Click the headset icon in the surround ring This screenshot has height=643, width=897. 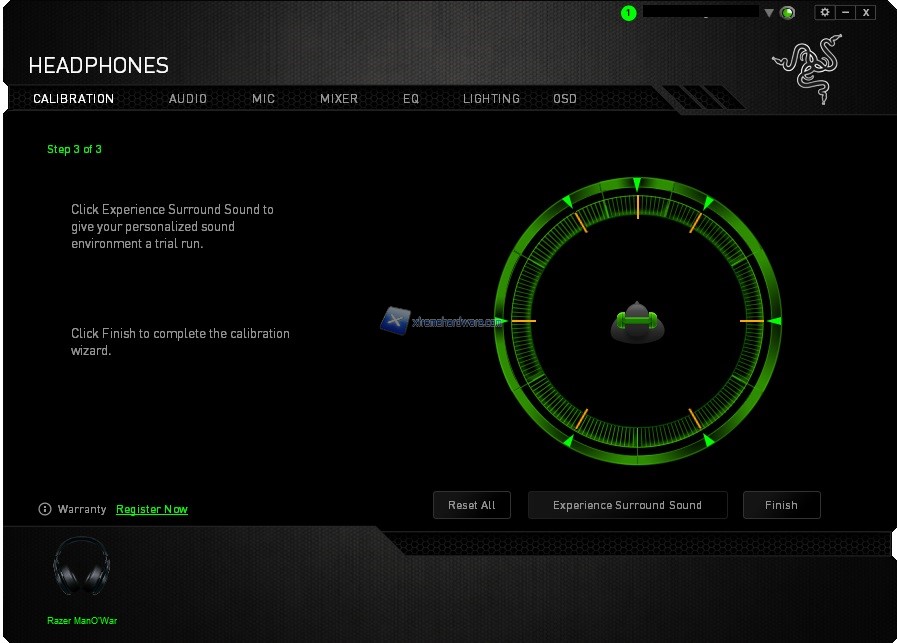click(638, 321)
